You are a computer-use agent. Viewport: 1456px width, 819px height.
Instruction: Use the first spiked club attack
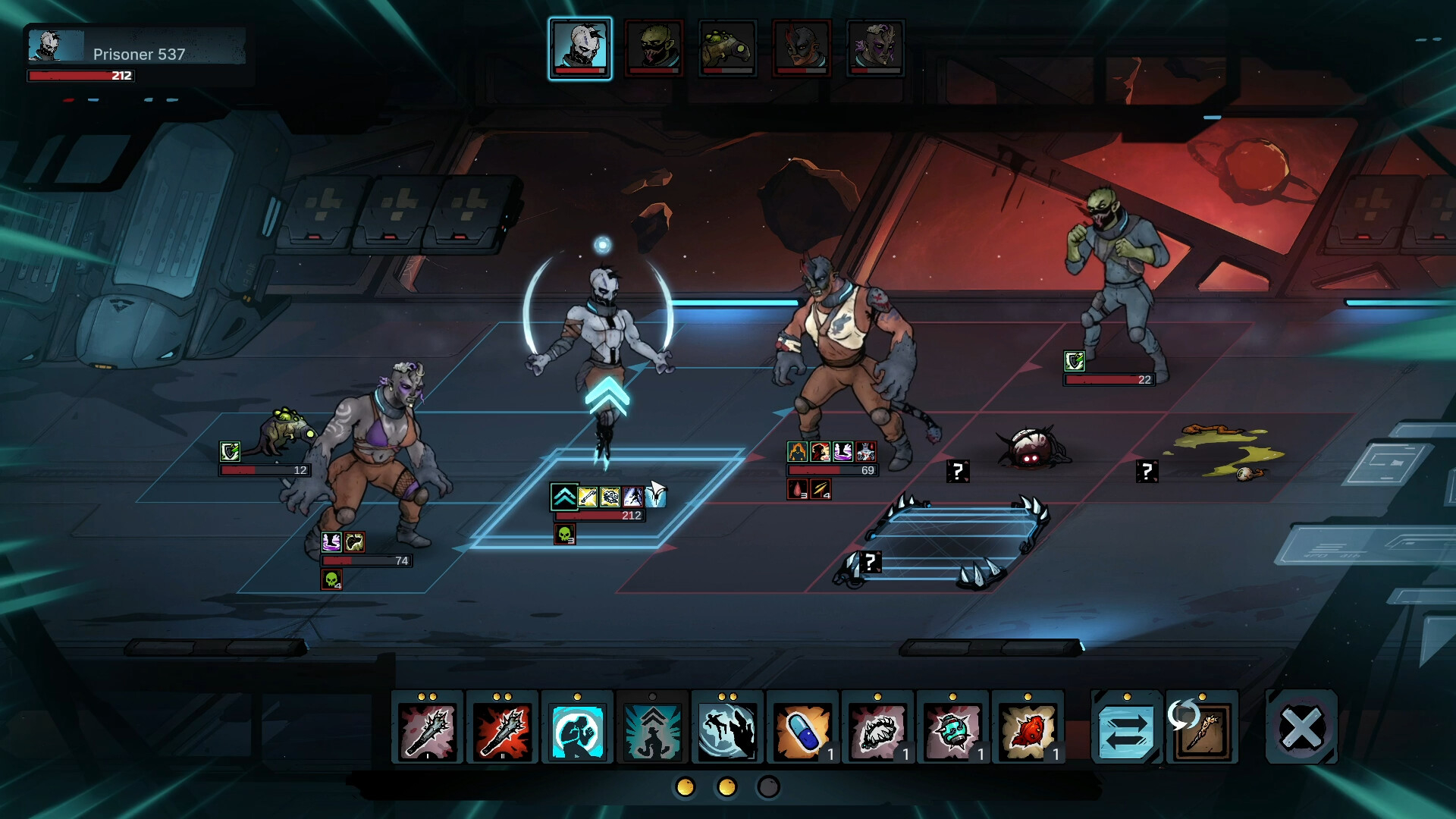tap(427, 729)
